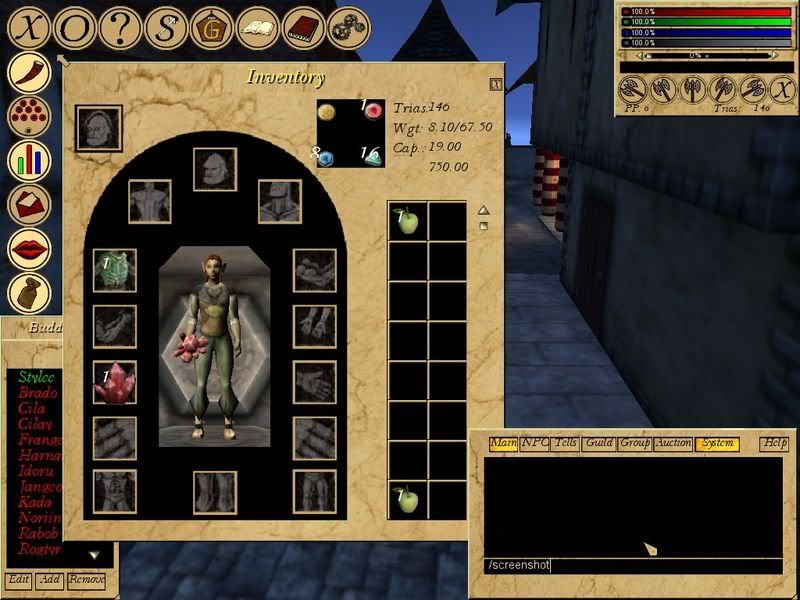800x600 pixels.
Task: Select the red crystal in the hand slot
Action: (x=114, y=382)
